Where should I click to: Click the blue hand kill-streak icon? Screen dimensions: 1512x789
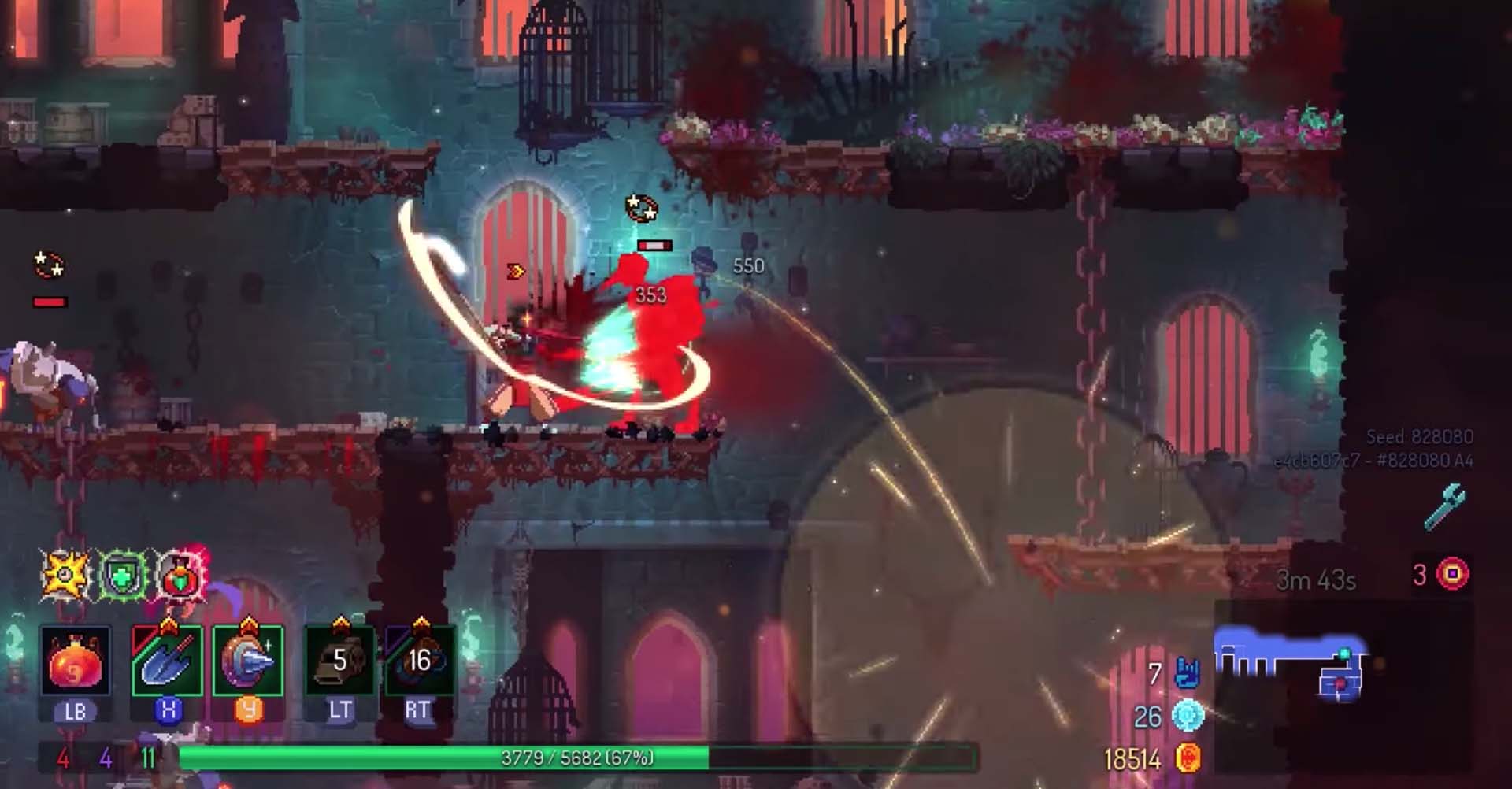coord(1187,673)
